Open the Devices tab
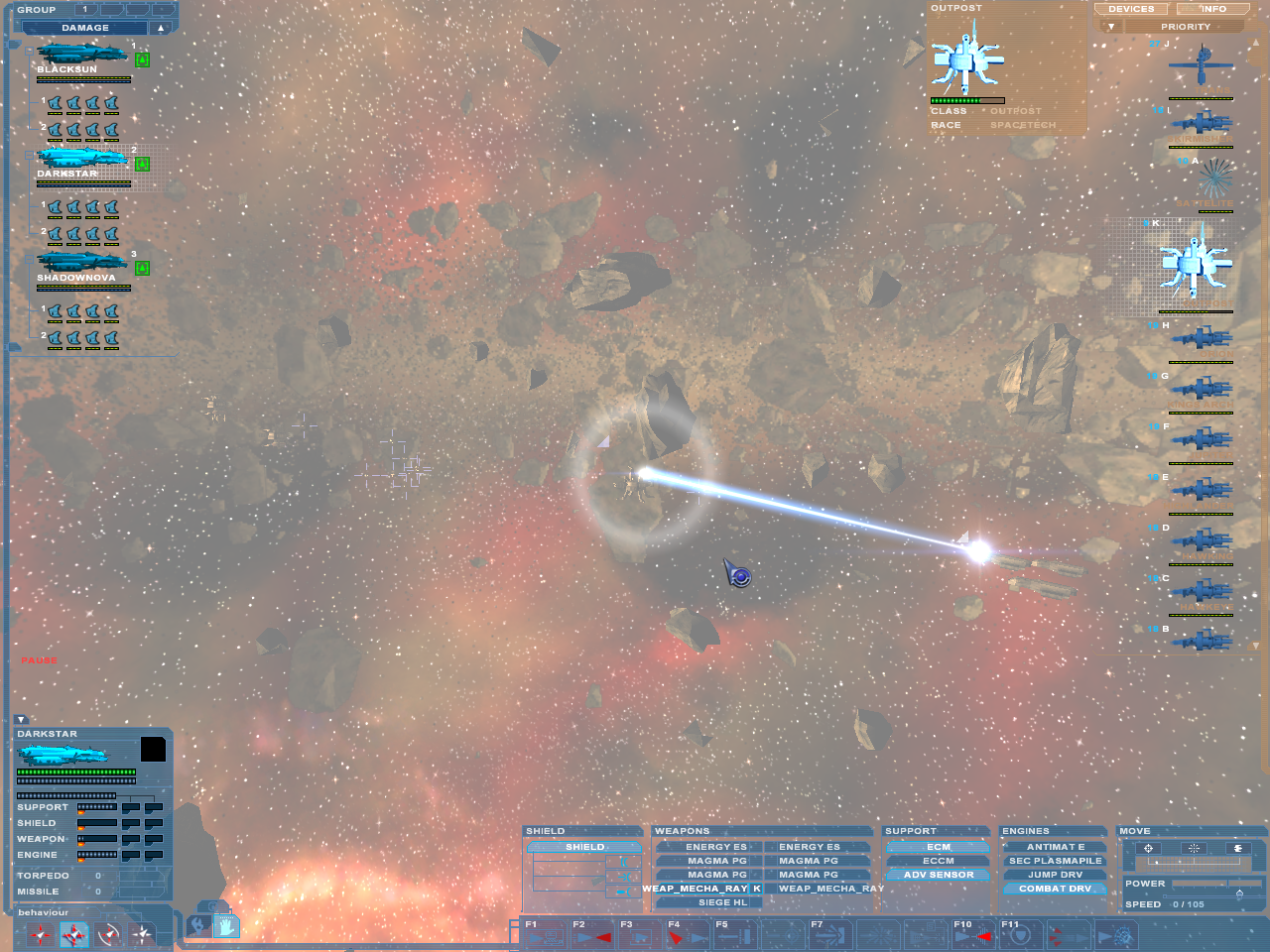Image resolution: width=1270 pixels, height=952 pixels. [x=1131, y=9]
